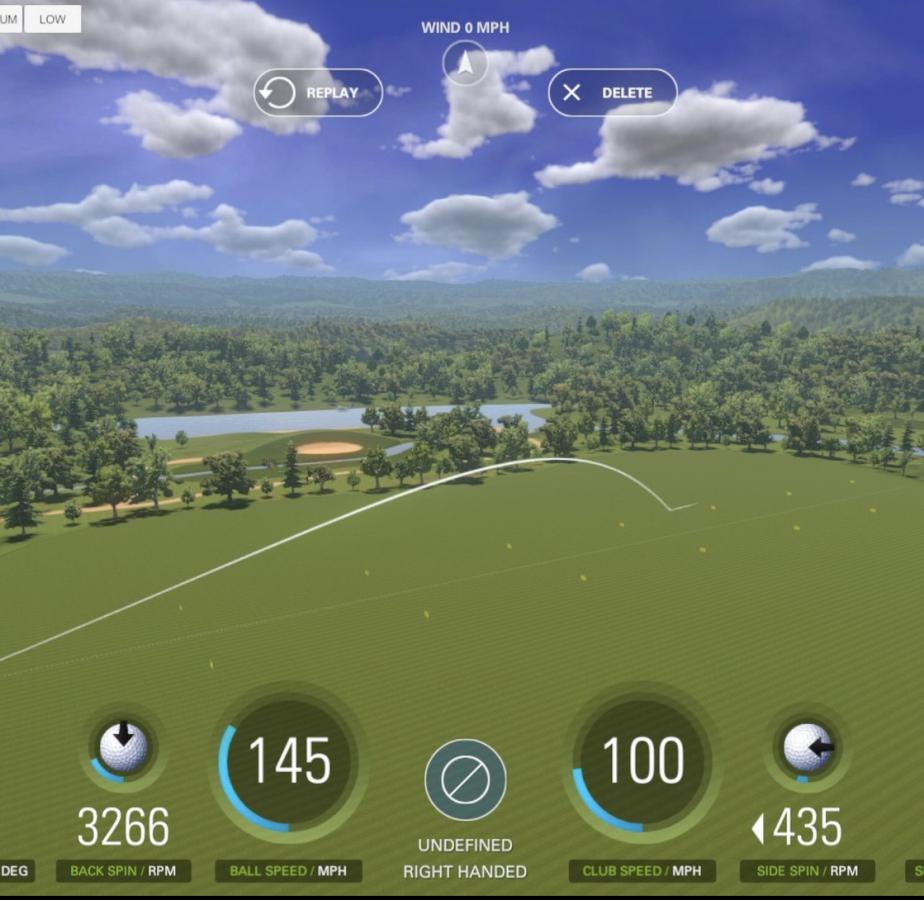Delete the current shot
This screenshot has width=924, height=900.
[x=612, y=93]
